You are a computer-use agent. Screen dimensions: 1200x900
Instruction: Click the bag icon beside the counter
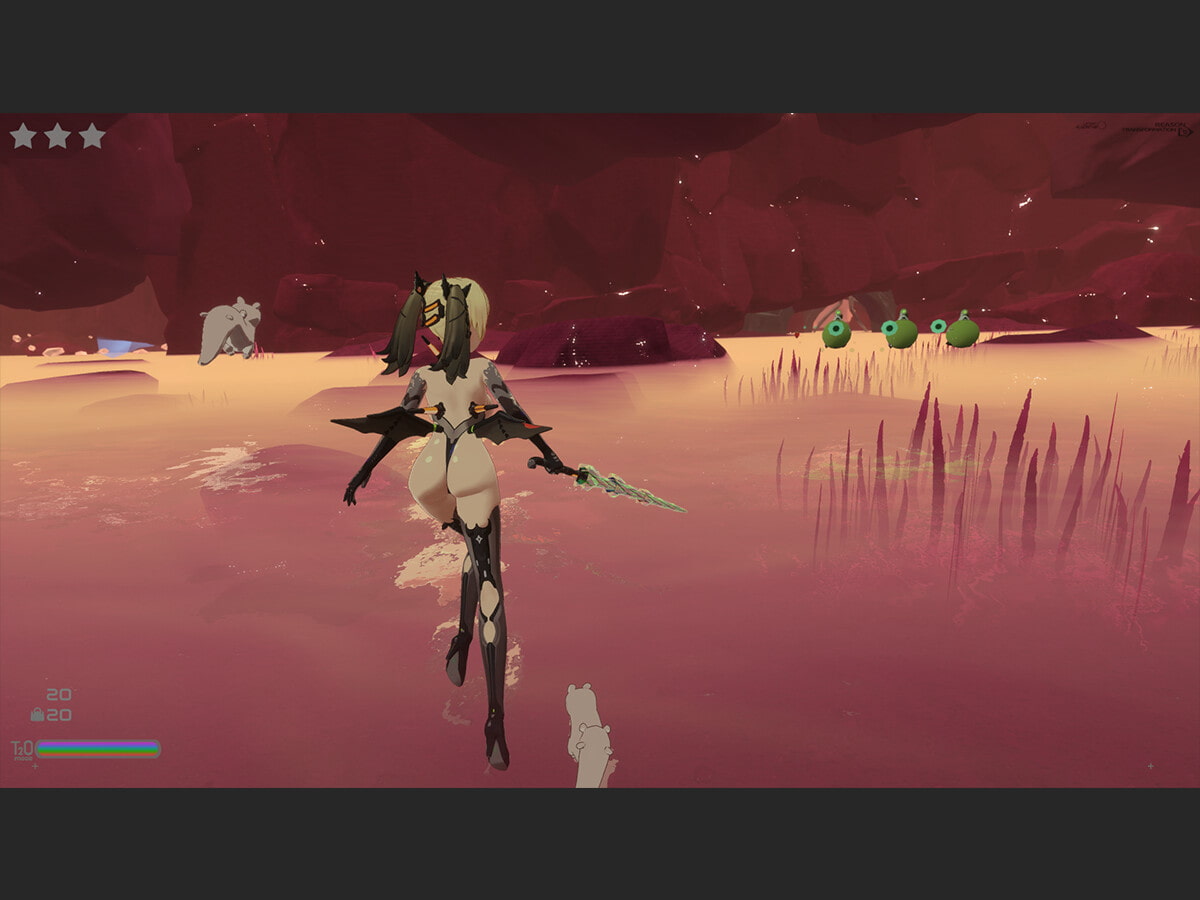point(38,715)
